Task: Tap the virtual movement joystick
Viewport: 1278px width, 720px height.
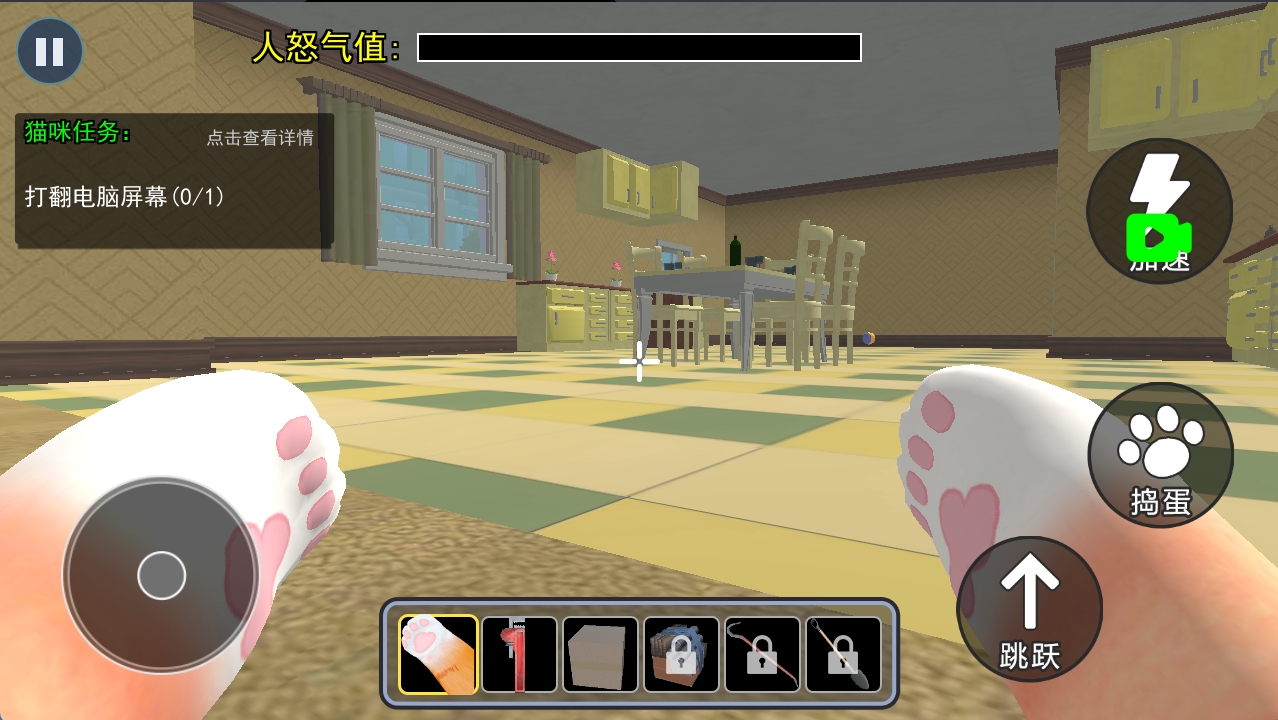Action: tap(161, 575)
